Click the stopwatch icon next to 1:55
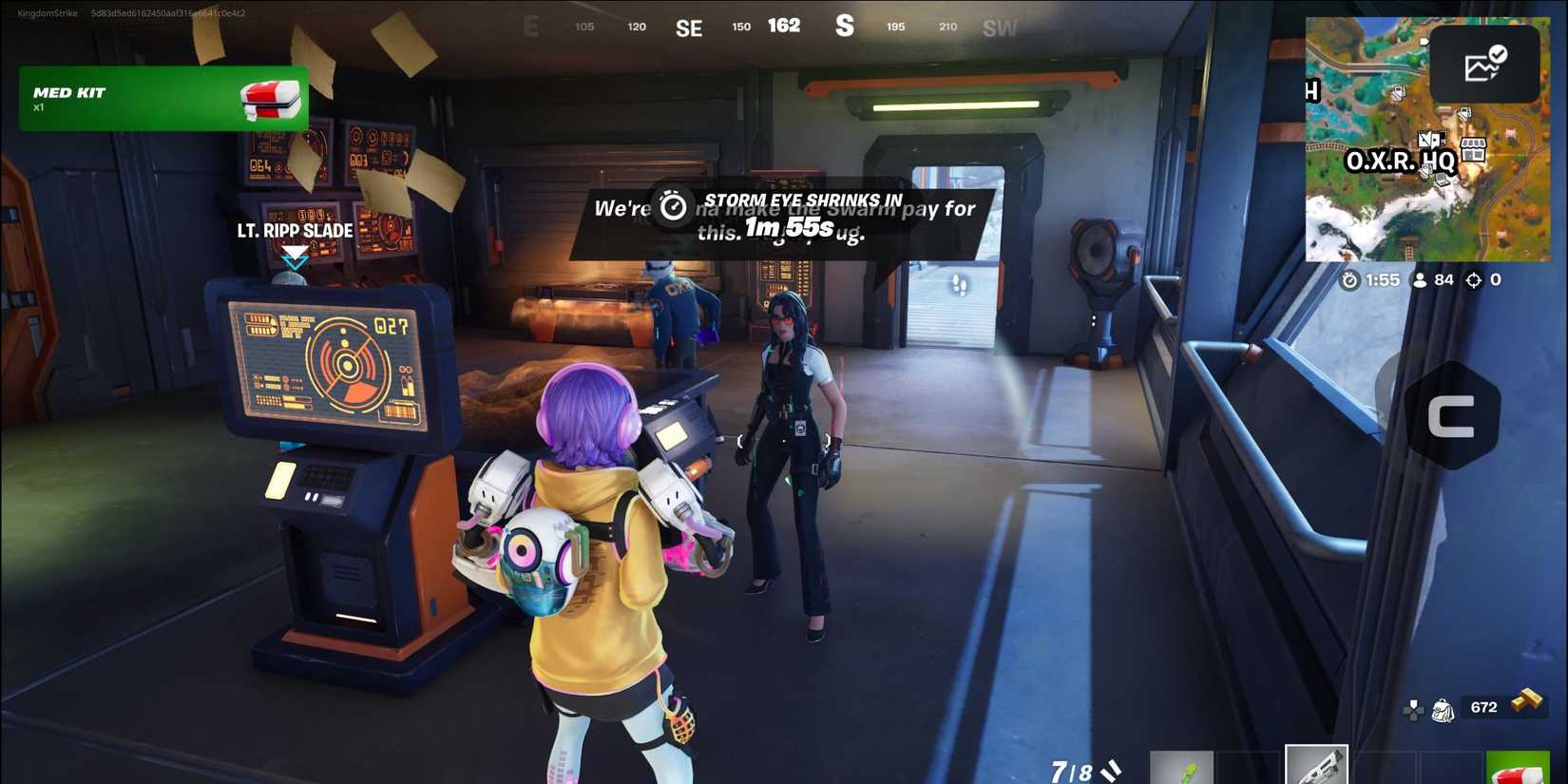The width and height of the screenshot is (1568, 784). pyautogui.click(x=1349, y=279)
